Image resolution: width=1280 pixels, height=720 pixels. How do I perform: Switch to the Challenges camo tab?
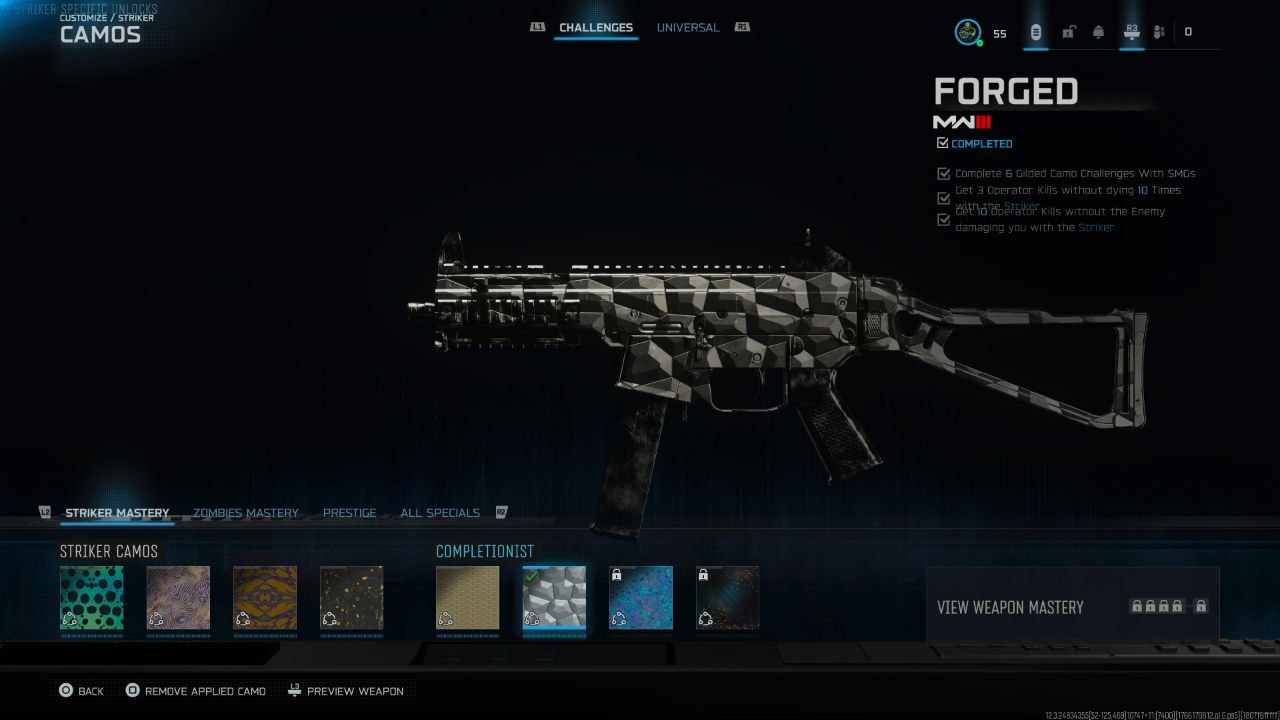pos(595,28)
